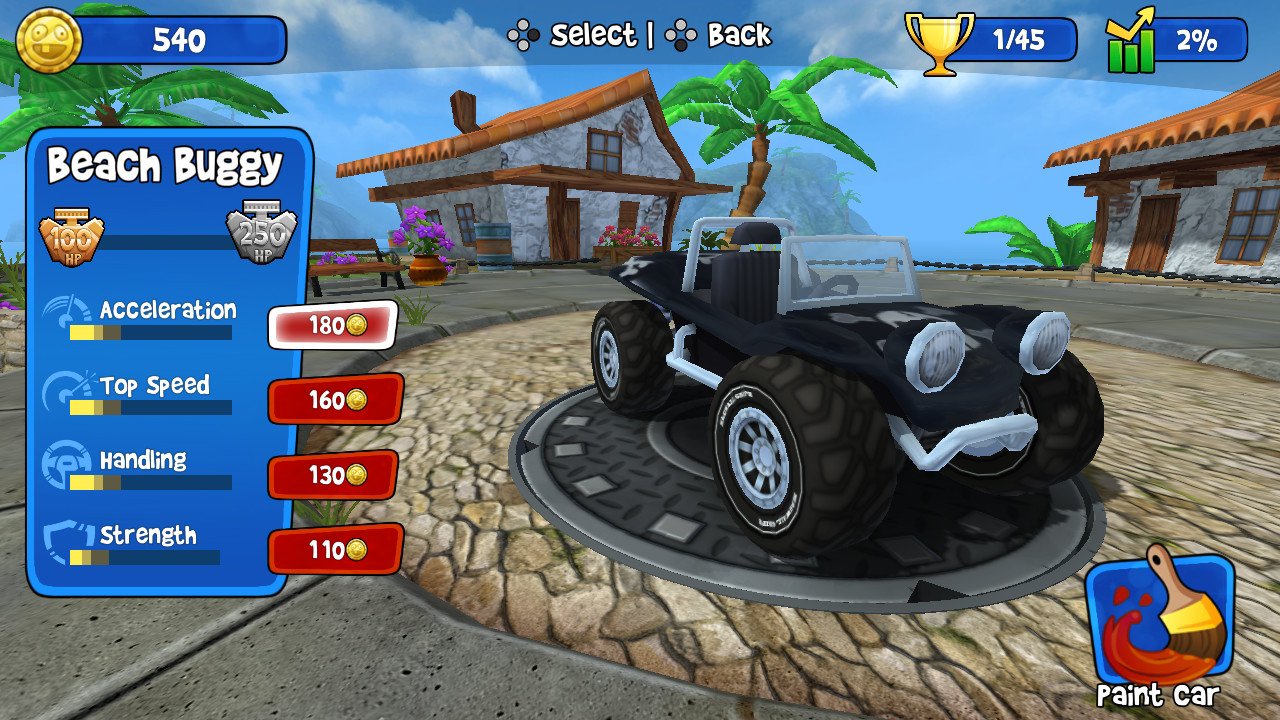Buy the Strength upgrade for 110 coins

coord(334,549)
